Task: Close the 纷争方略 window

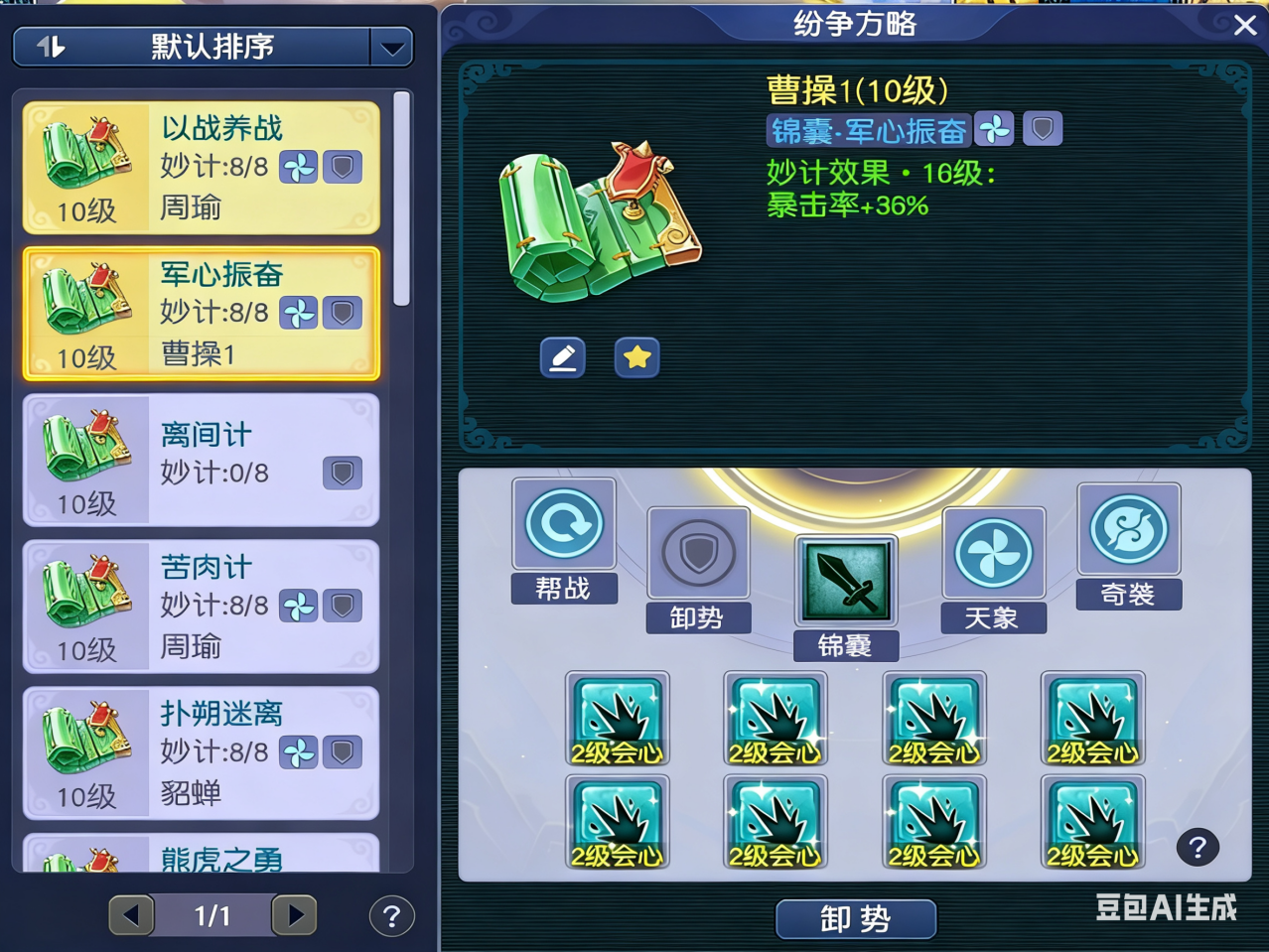Action: [1244, 26]
